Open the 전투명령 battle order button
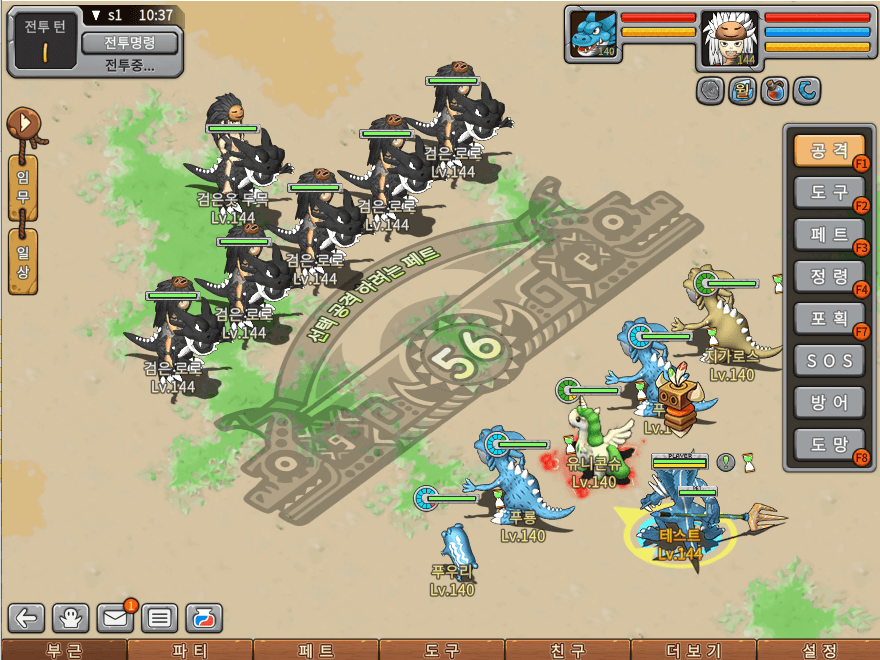880x660 pixels. [129, 43]
